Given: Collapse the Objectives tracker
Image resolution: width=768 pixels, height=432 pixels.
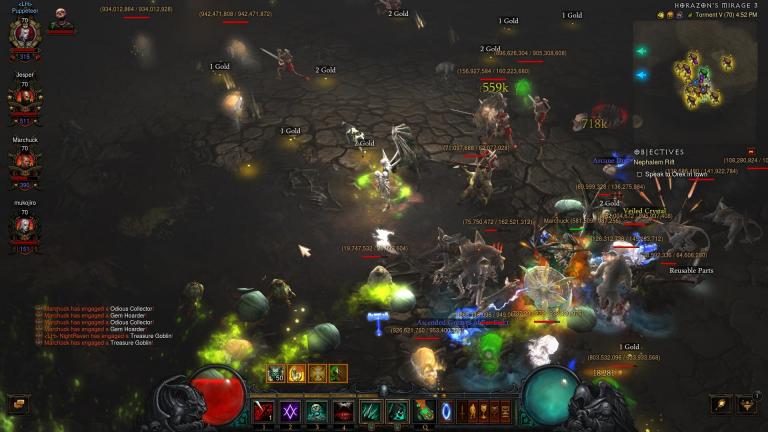Looking at the screenshot, I should point(637,152).
